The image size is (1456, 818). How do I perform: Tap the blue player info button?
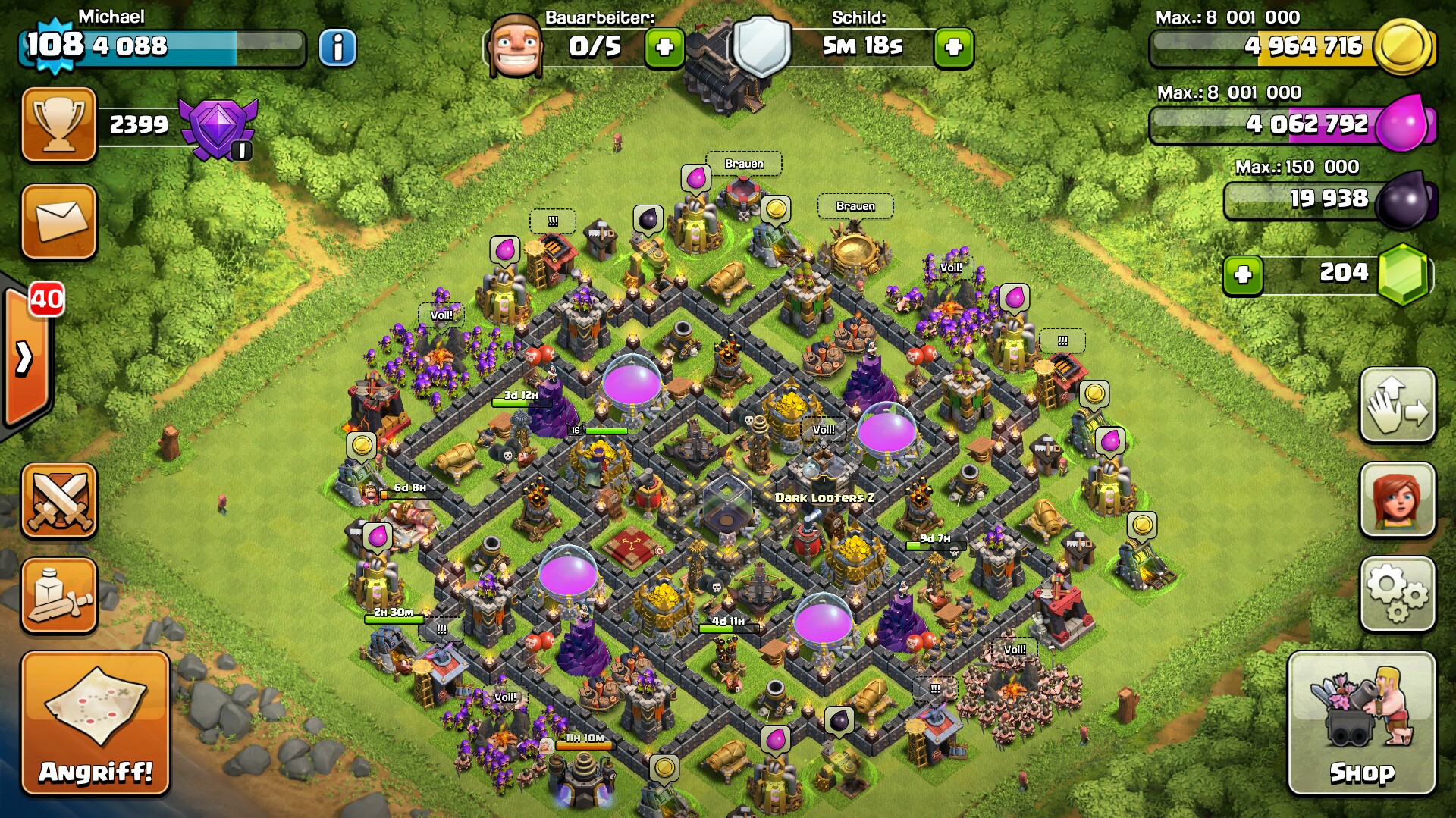[x=337, y=48]
